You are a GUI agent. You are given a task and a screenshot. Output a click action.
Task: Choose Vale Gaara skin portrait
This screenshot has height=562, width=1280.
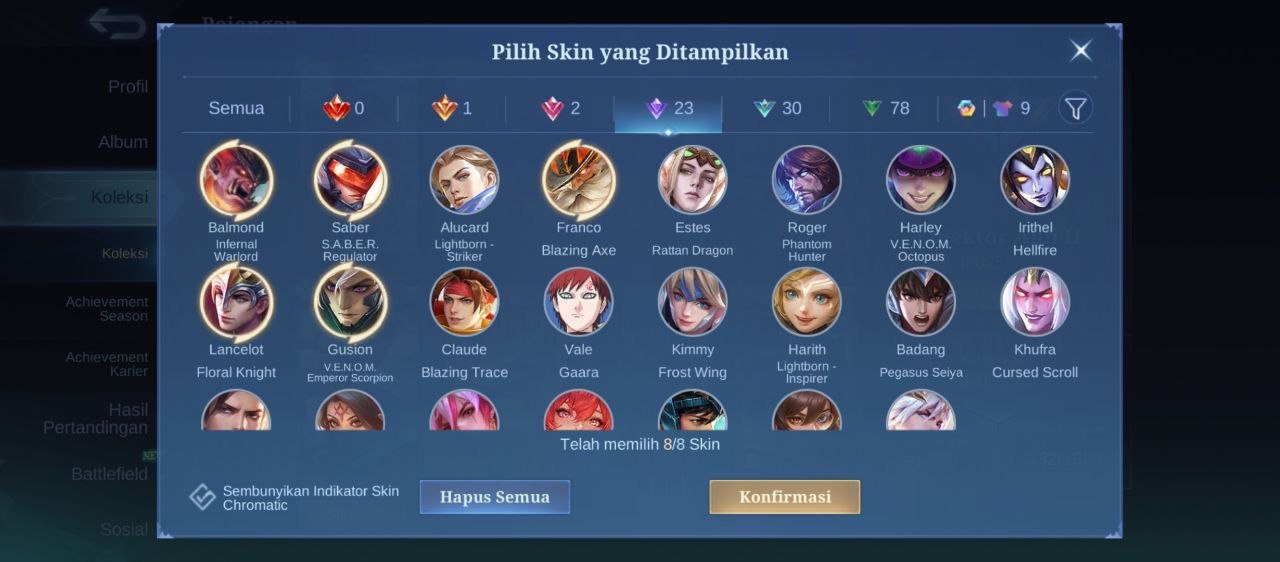(578, 302)
